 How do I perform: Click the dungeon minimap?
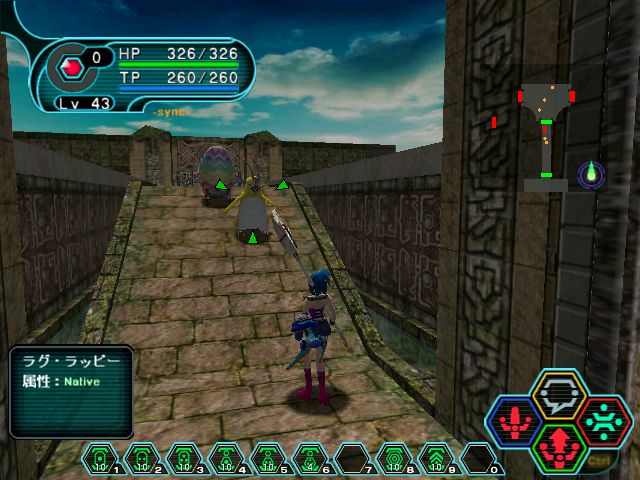(546, 132)
